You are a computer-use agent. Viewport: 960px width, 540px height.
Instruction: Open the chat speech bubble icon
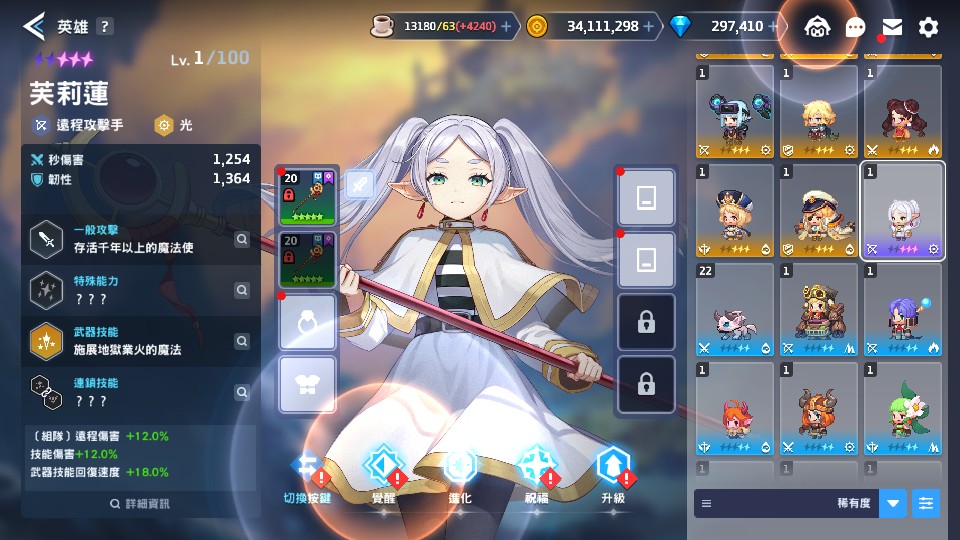point(855,27)
